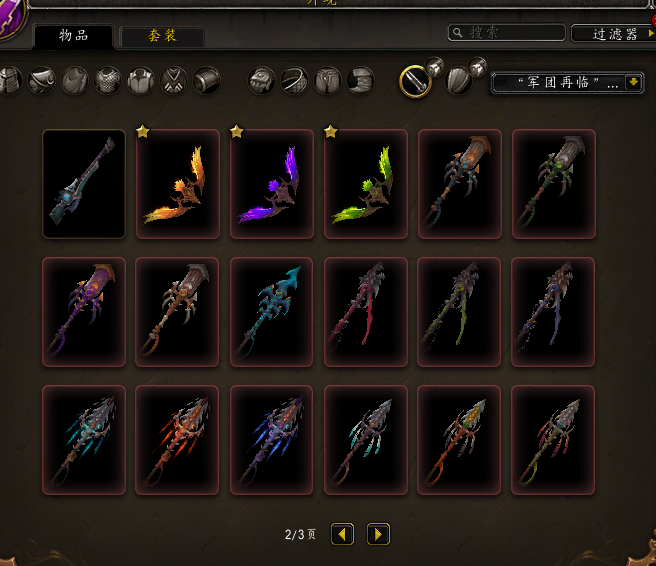Image resolution: width=656 pixels, height=566 pixels.
Task: Open the 套装 tab
Action: pyautogui.click(x=162, y=37)
